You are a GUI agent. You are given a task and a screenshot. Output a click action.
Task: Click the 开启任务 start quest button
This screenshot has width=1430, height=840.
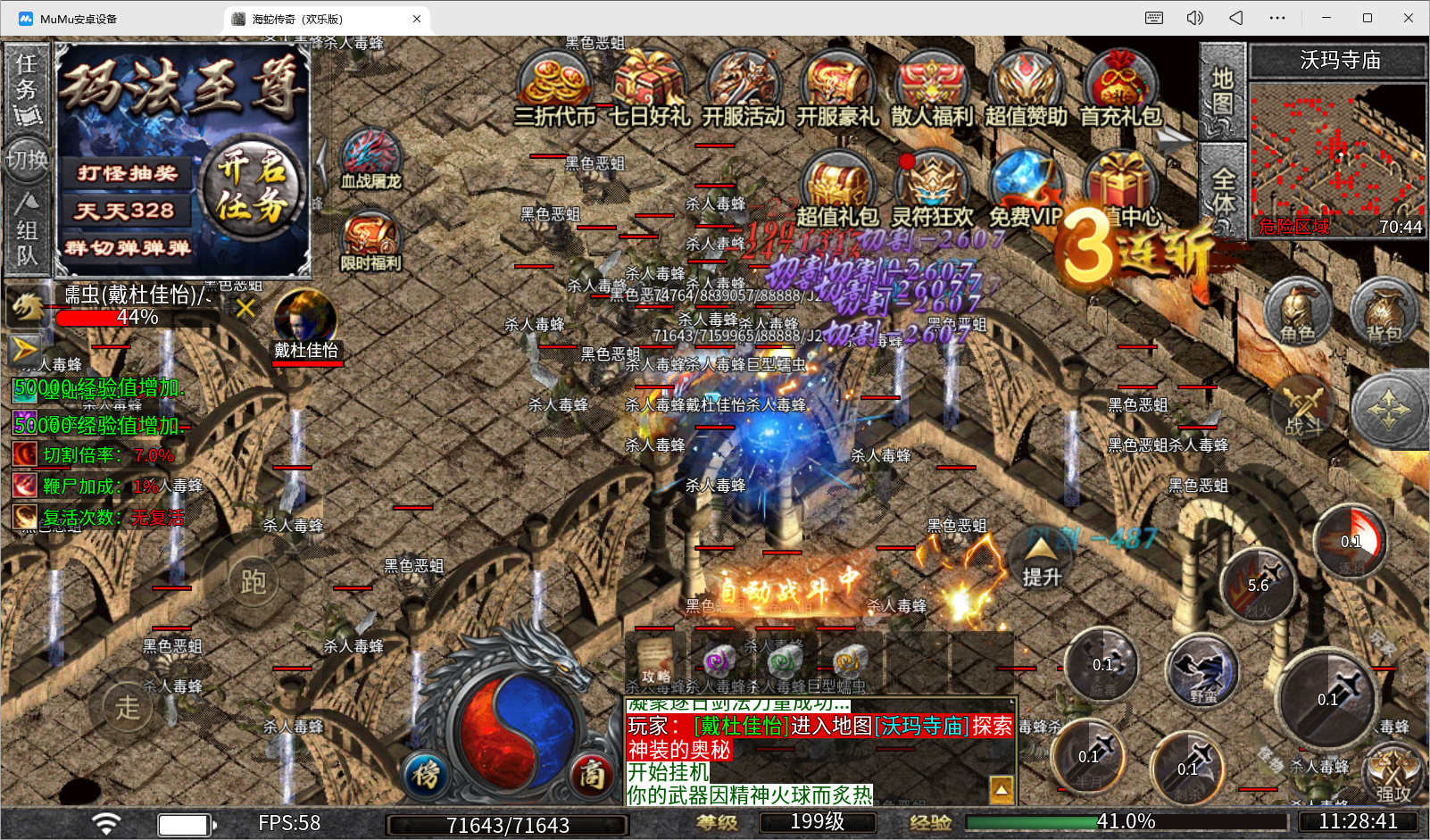point(252,187)
